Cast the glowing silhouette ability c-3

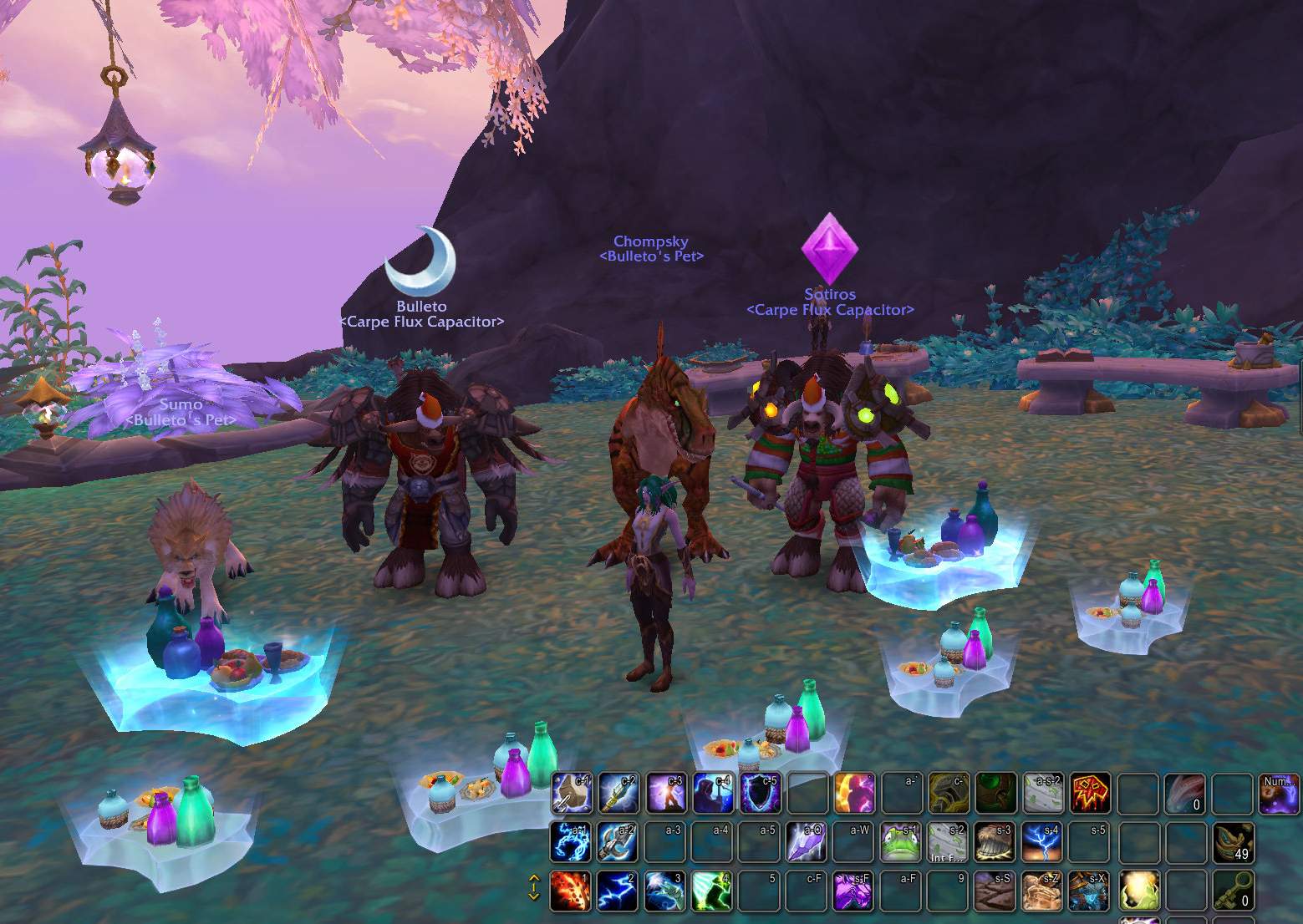[x=665, y=793]
